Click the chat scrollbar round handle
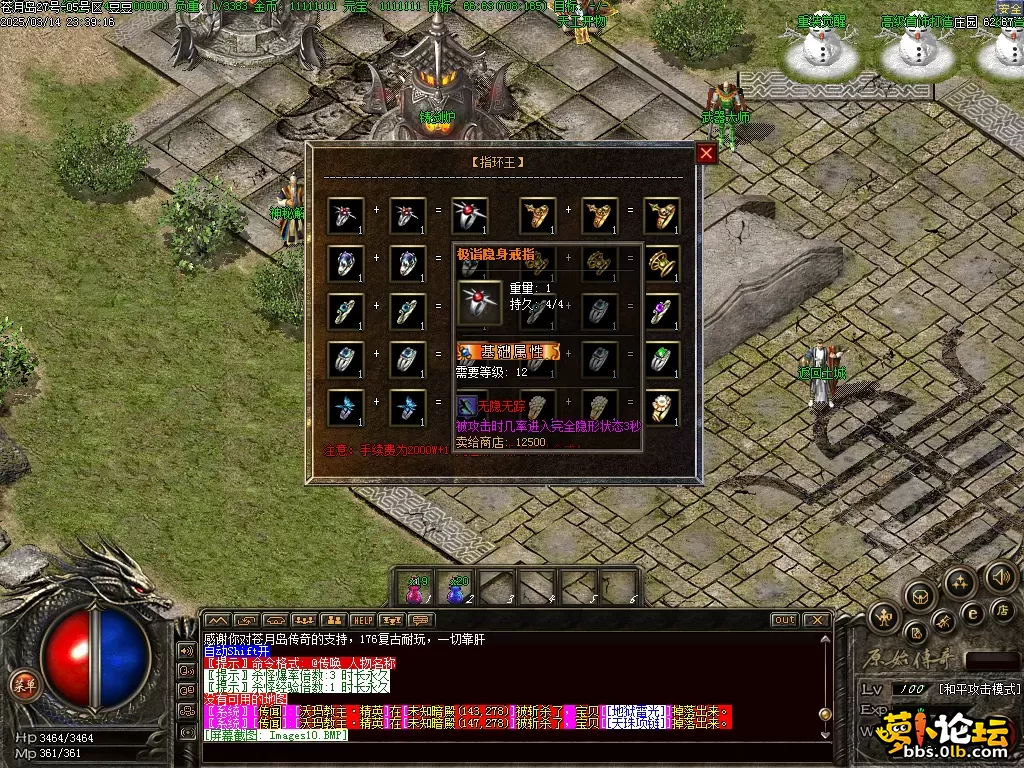Image resolution: width=1024 pixels, height=768 pixels. pos(825,714)
